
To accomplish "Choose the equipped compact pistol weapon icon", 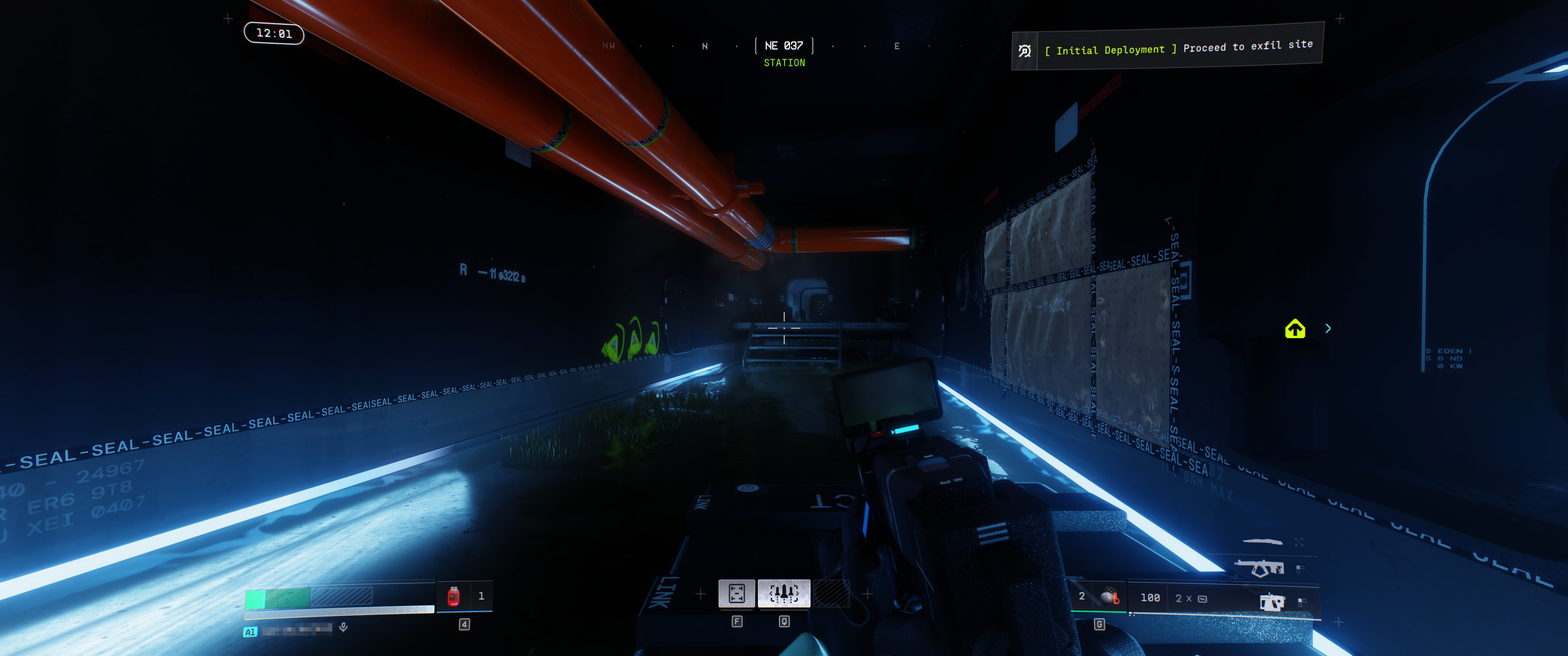I will click(x=1272, y=602).
